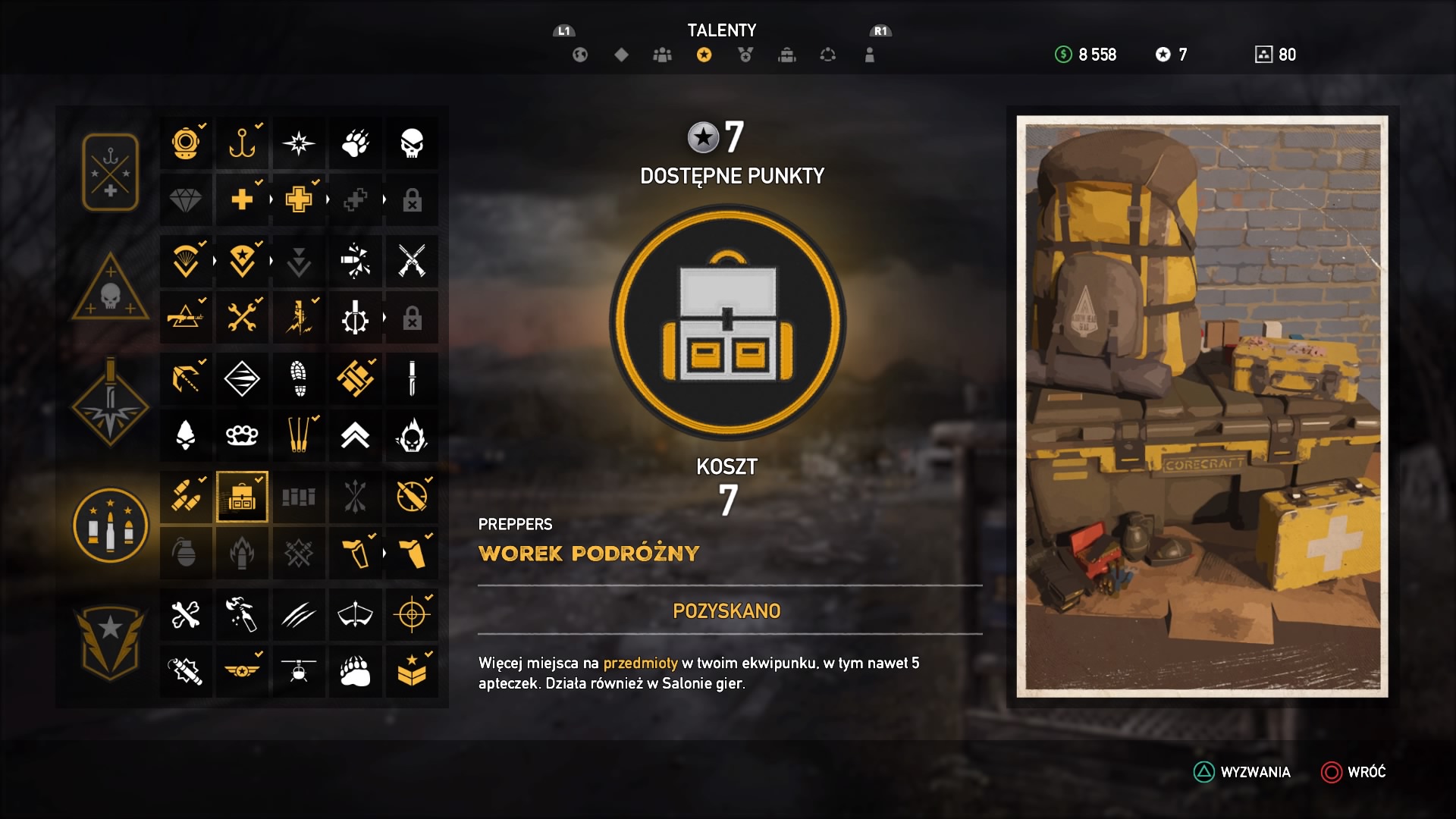The height and width of the screenshot is (819, 1456).
Task: Select the diving helmet talent
Action: pos(186,143)
